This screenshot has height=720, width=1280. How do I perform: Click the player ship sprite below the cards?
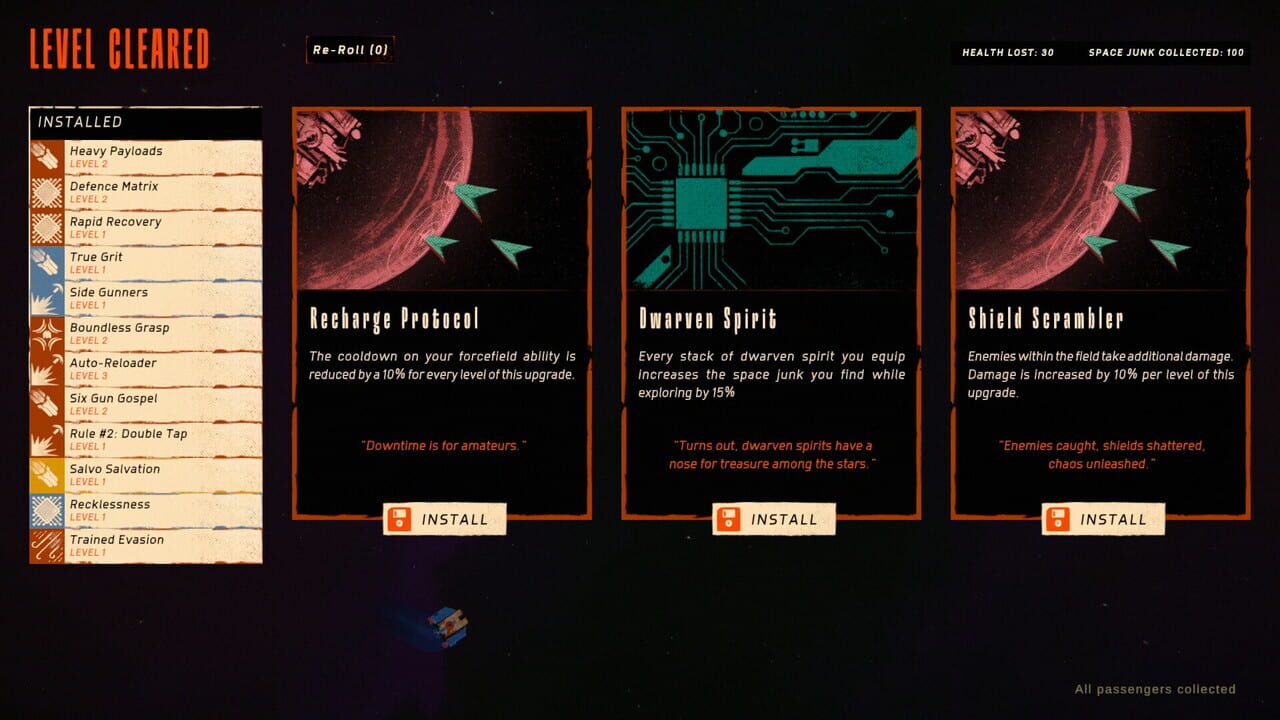(450, 625)
